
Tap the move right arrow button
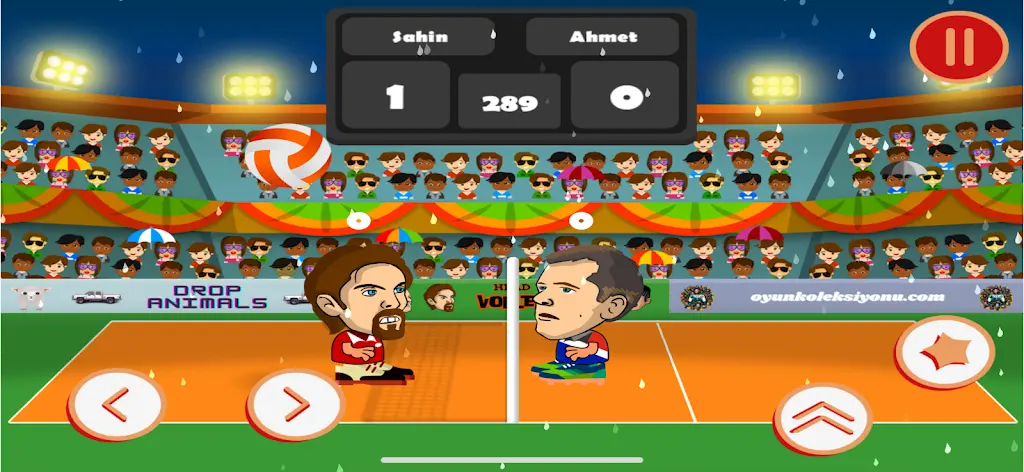pos(295,405)
